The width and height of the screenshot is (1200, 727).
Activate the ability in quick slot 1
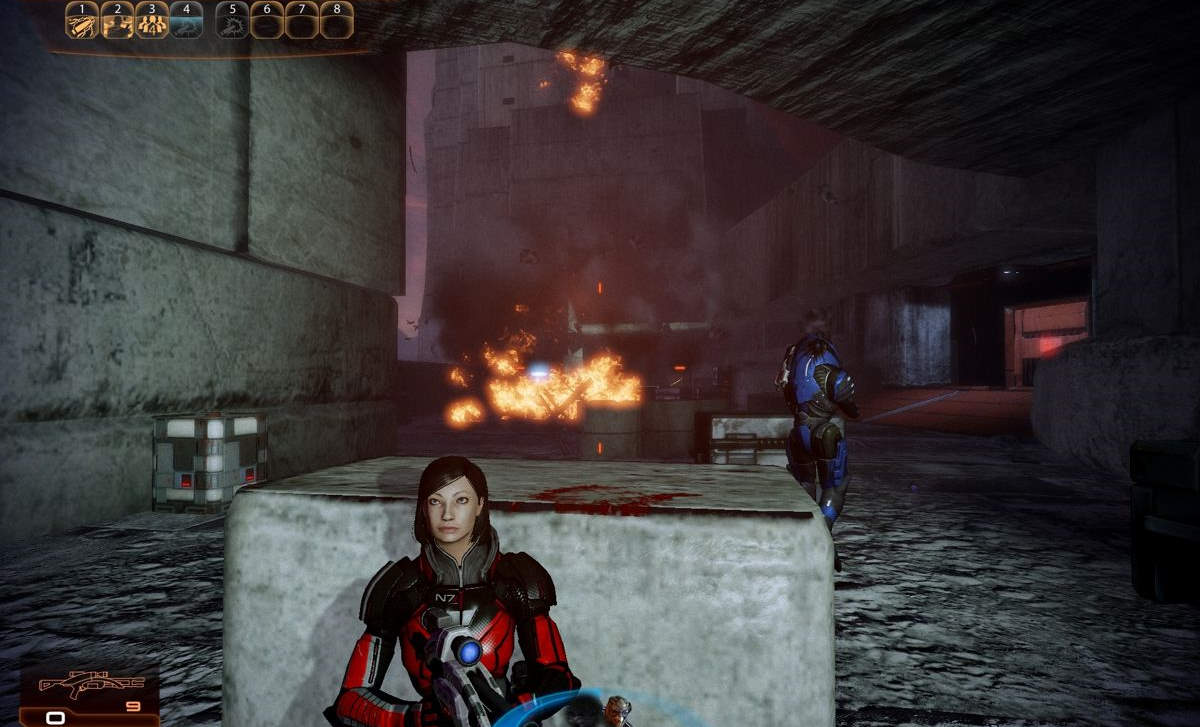point(82,21)
